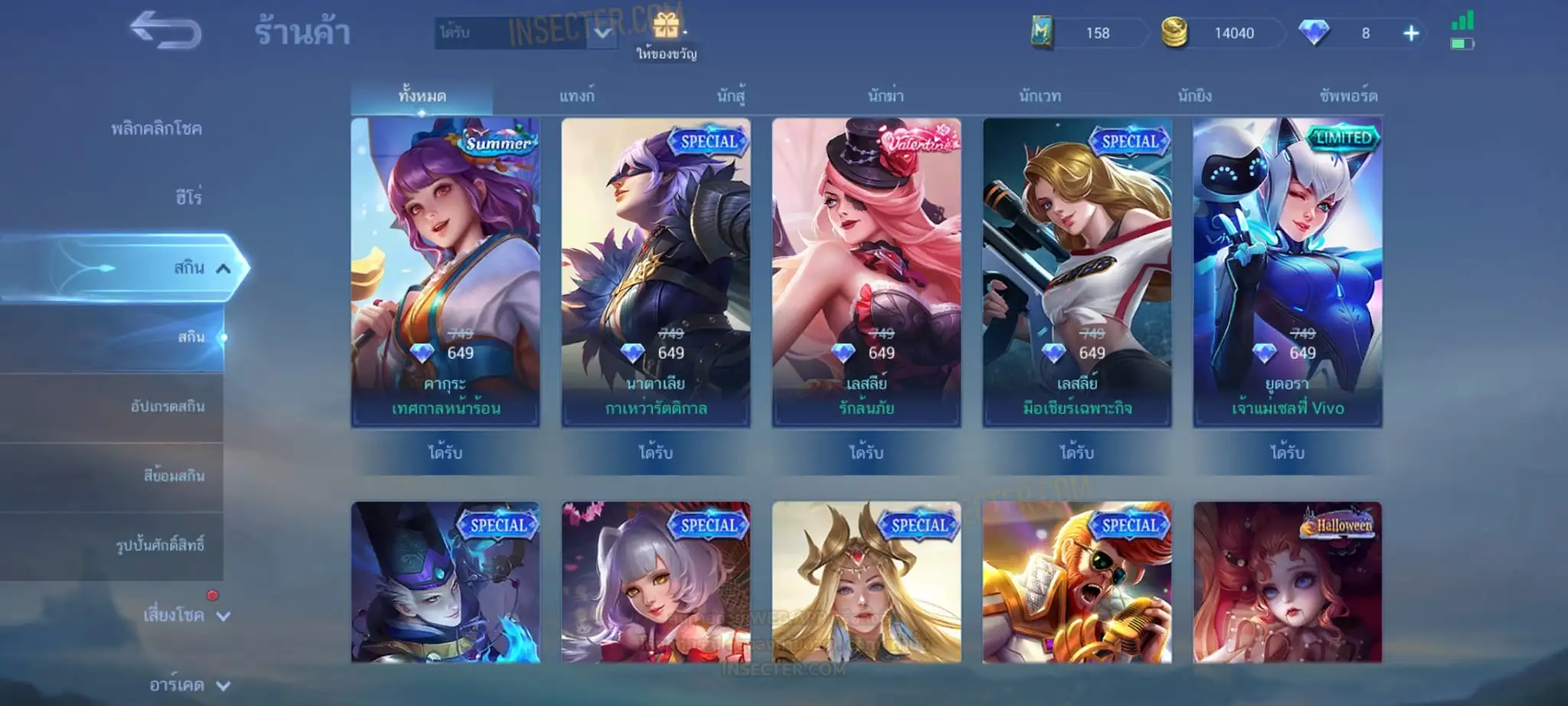This screenshot has height=706, width=1568.
Task: Switch to the ซัพพอร์ต tab
Action: click(1348, 96)
